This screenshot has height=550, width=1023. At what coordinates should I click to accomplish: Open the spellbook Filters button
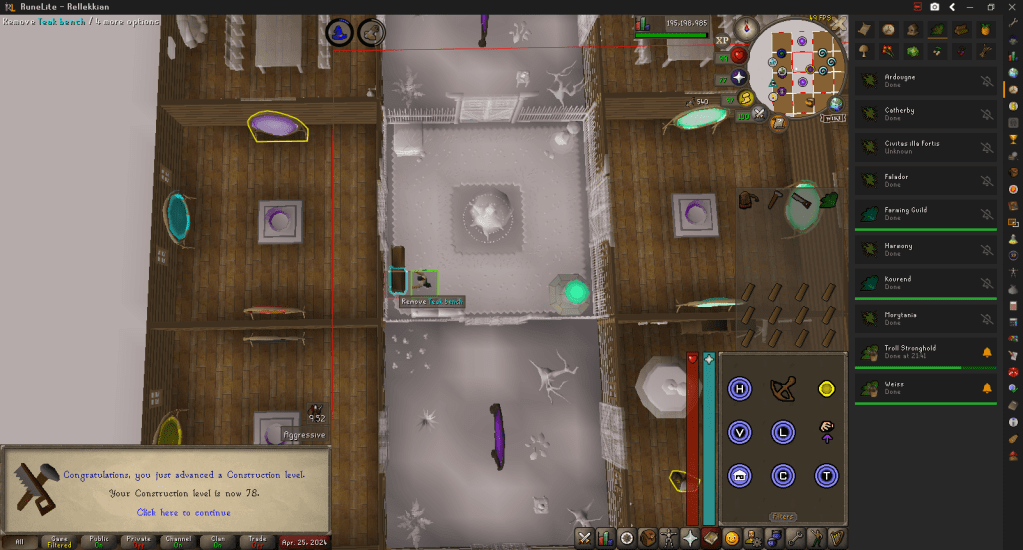point(782,517)
